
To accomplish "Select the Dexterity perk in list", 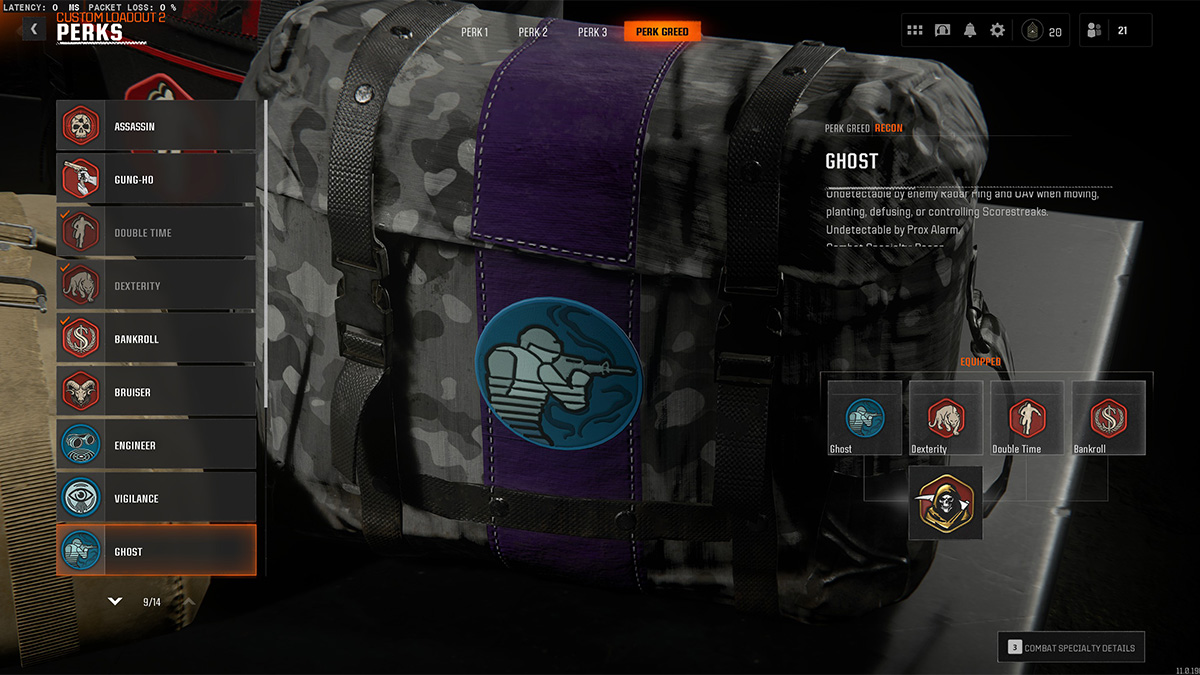I will pyautogui.click(x=156, y=286).
